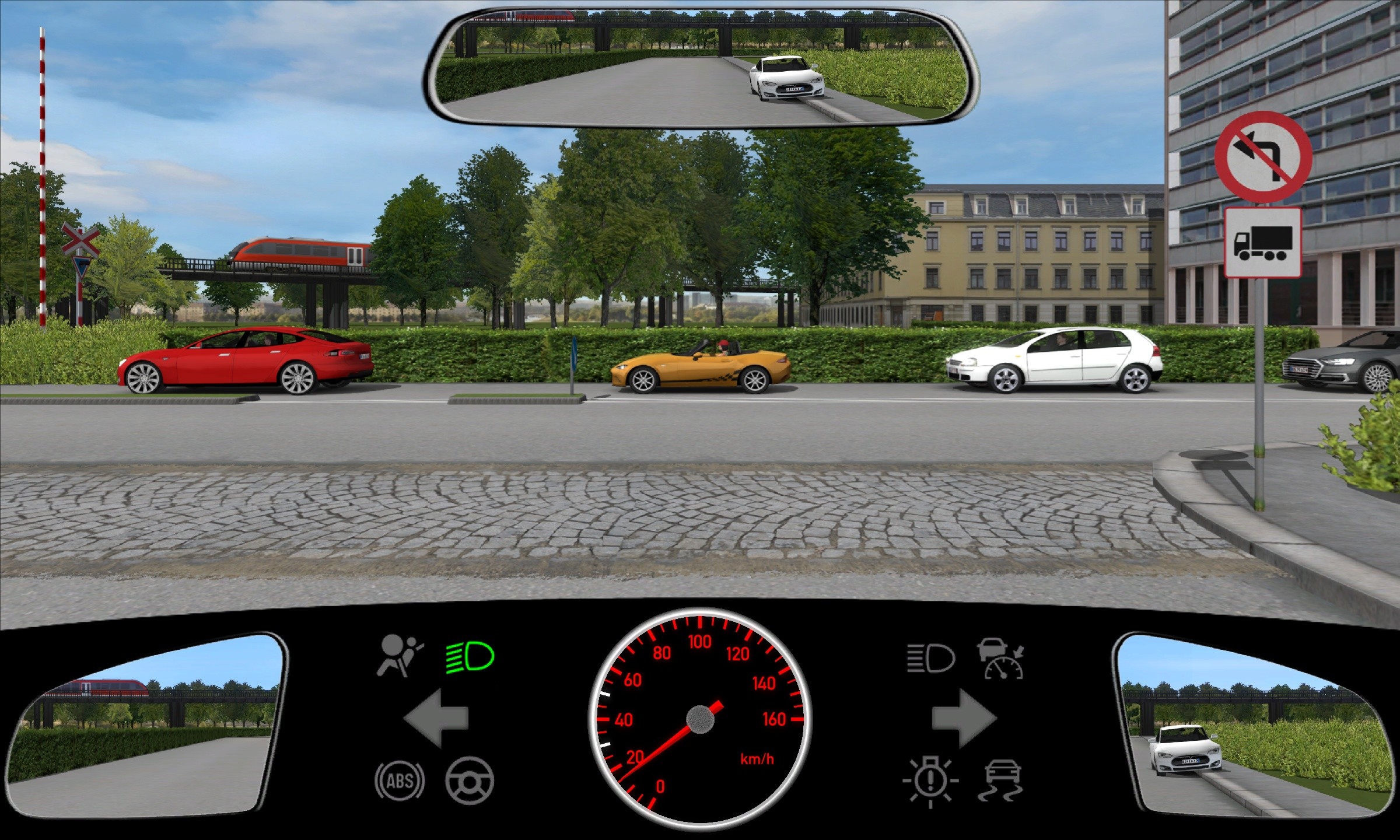Click the left turn signal arrow
Viewport: 1400px width, 840px height.
[x=436, y=718]
